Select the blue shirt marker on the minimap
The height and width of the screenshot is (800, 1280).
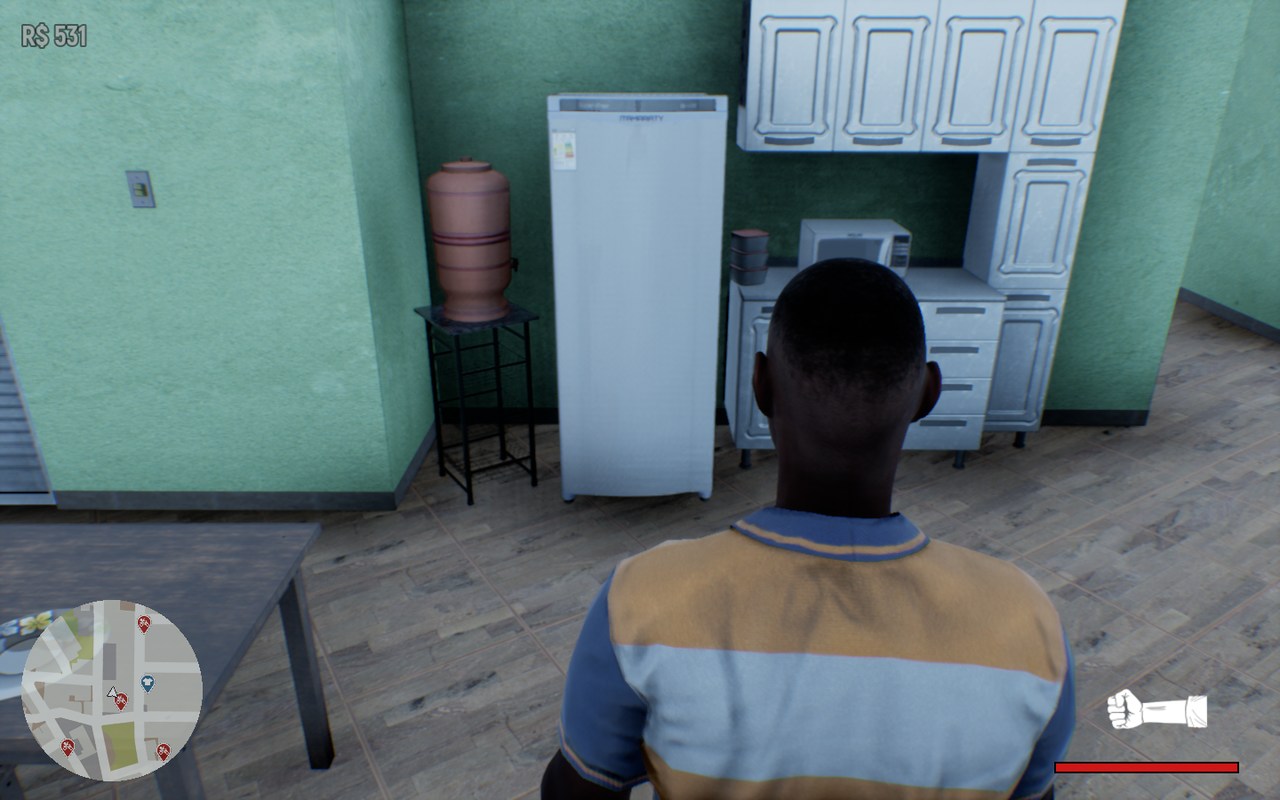[148, 684]
